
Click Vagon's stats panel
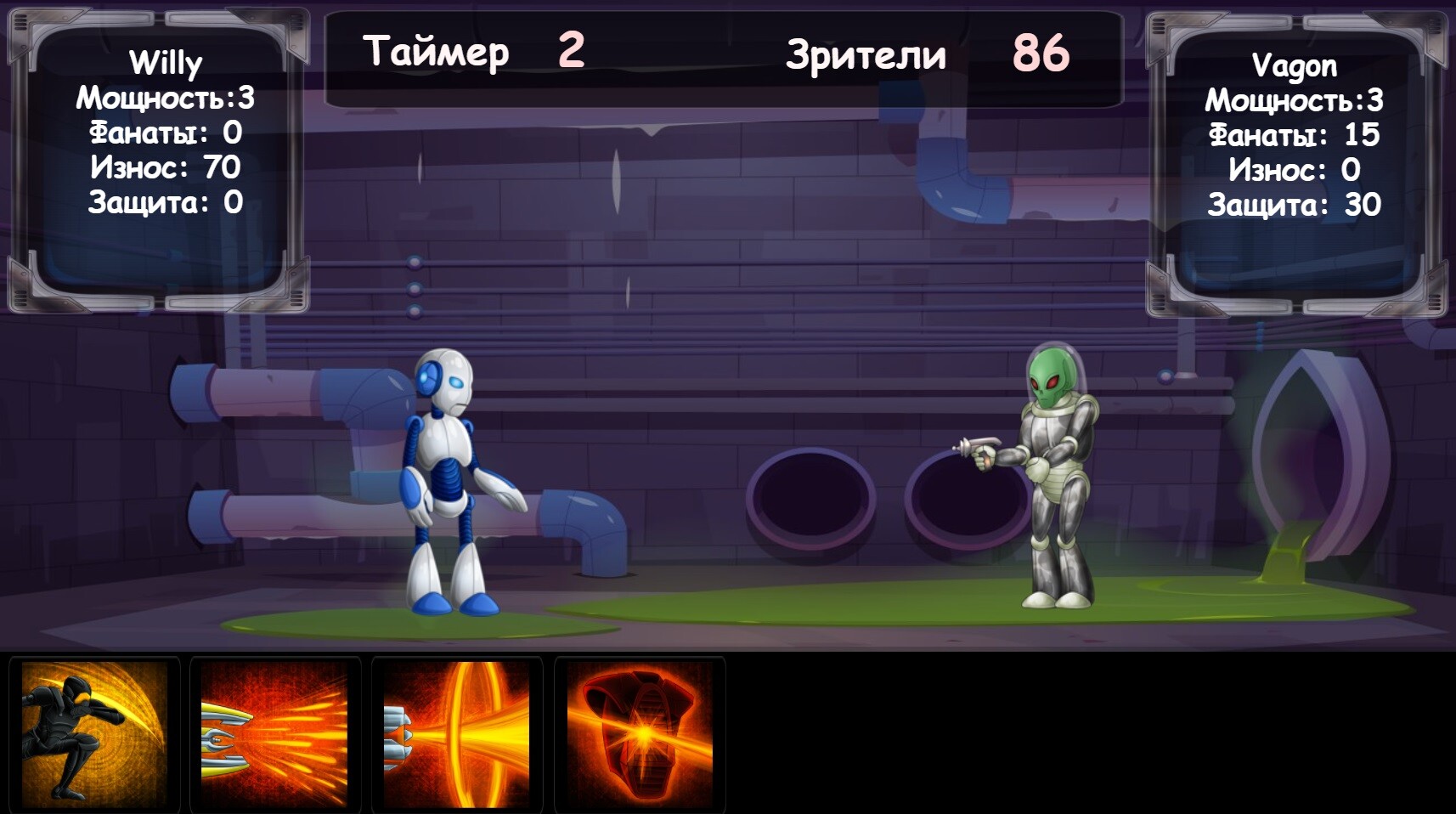[x=1295, y=153]
